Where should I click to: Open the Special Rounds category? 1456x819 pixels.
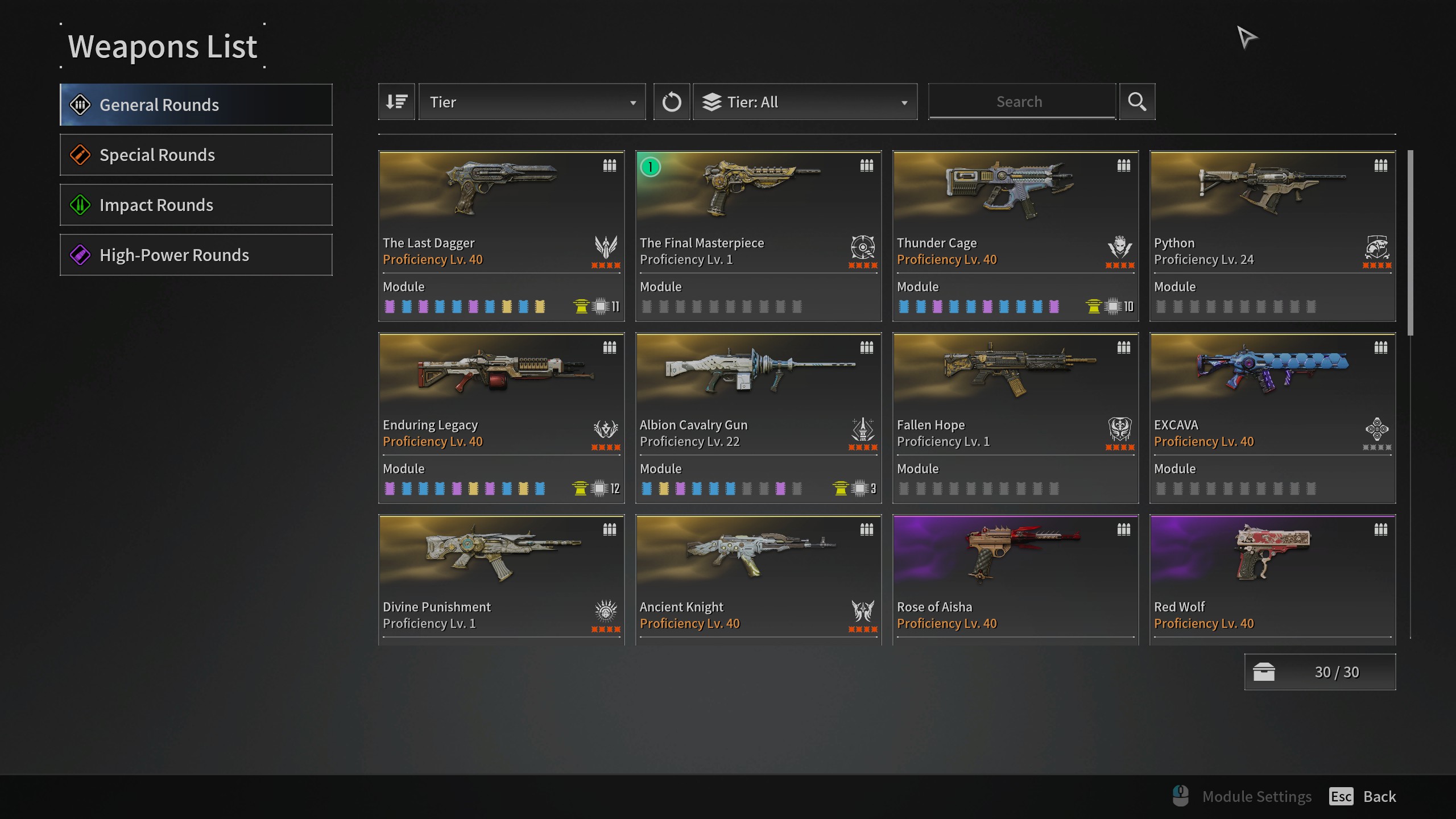pyautogui.click(x=196, y=155)
